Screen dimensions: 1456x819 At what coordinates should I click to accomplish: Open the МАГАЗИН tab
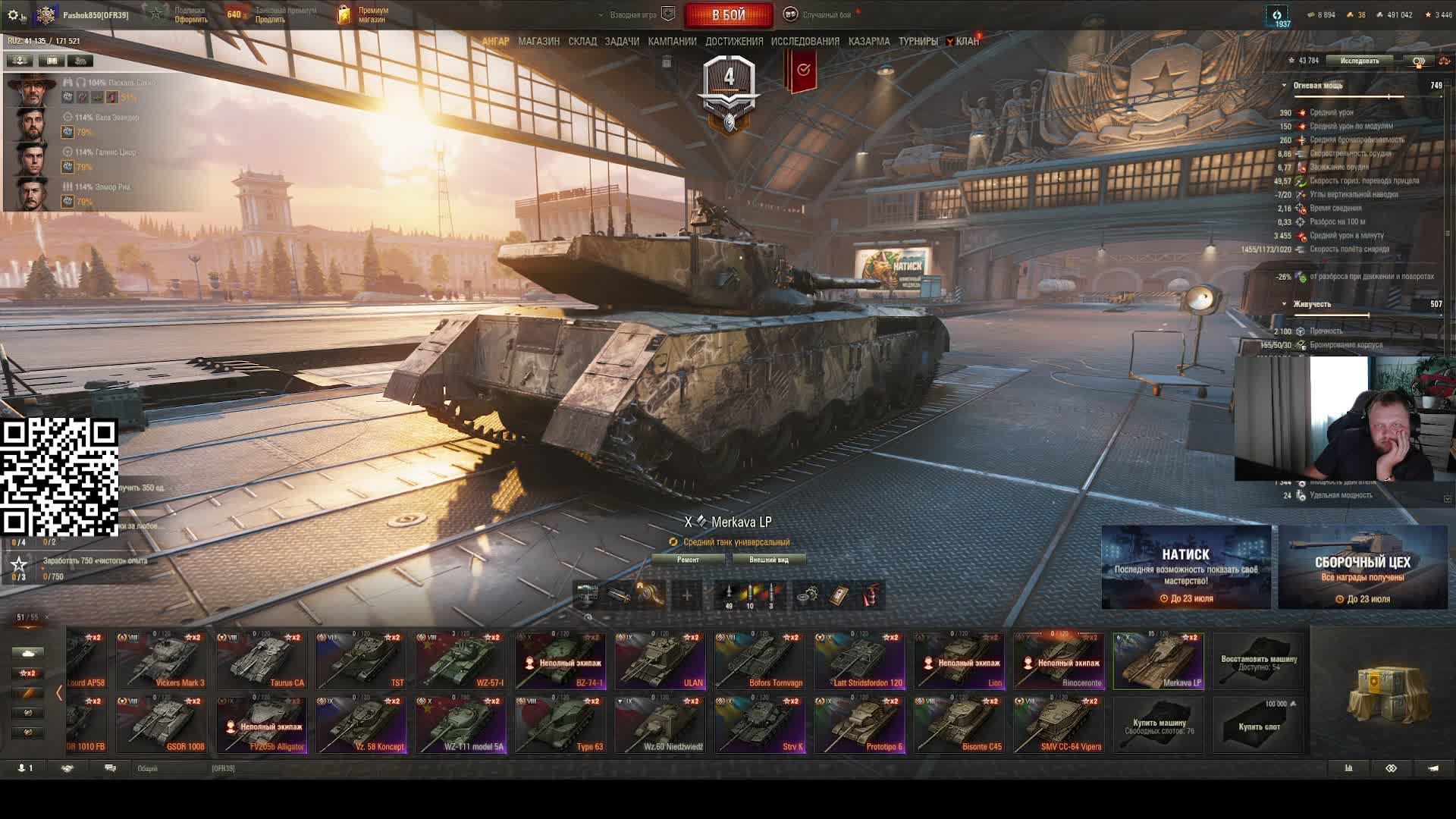[x=538, y=42]
